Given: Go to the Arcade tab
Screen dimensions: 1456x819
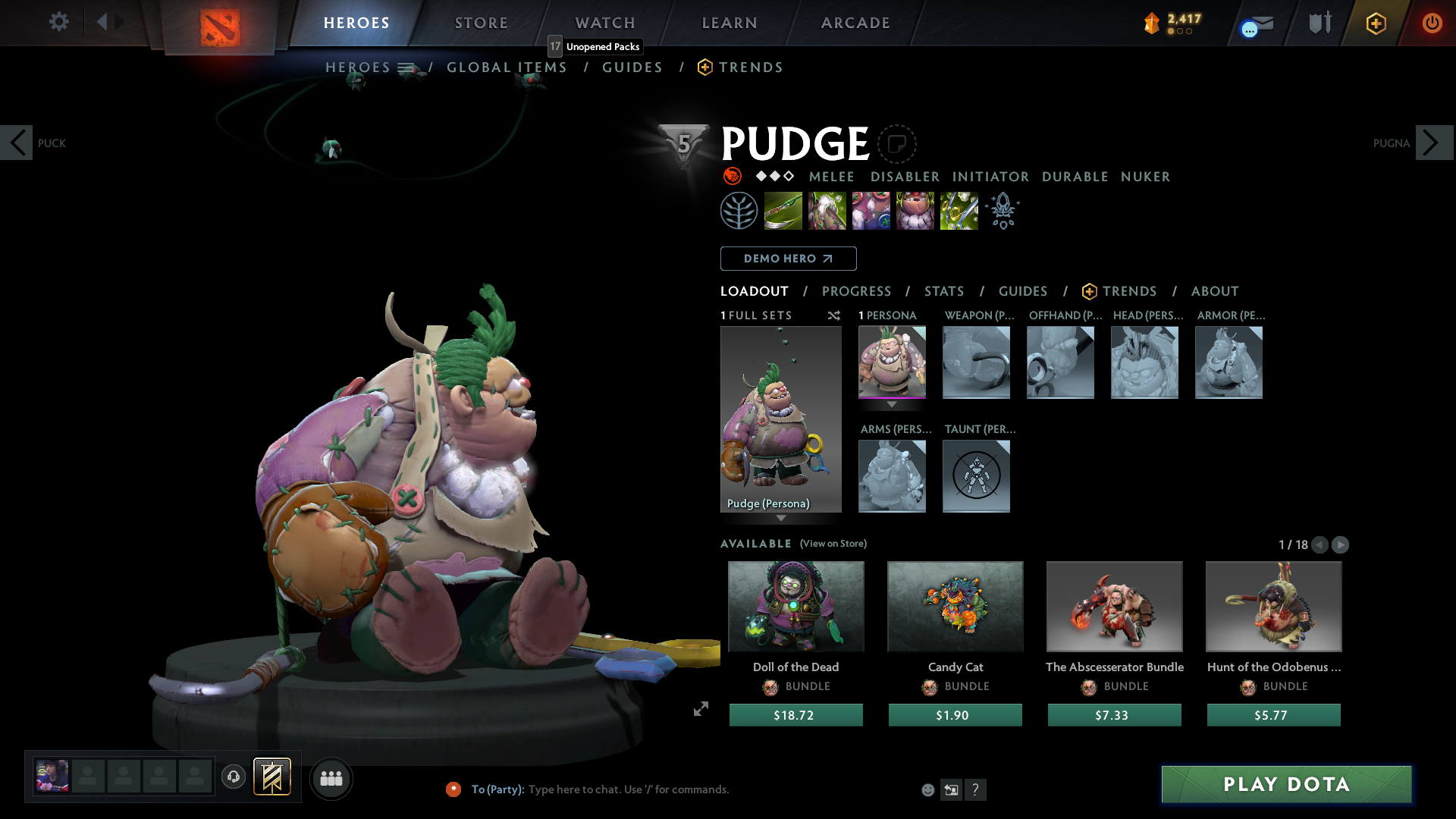Looking at the screenshot, I should pos(855,23).
